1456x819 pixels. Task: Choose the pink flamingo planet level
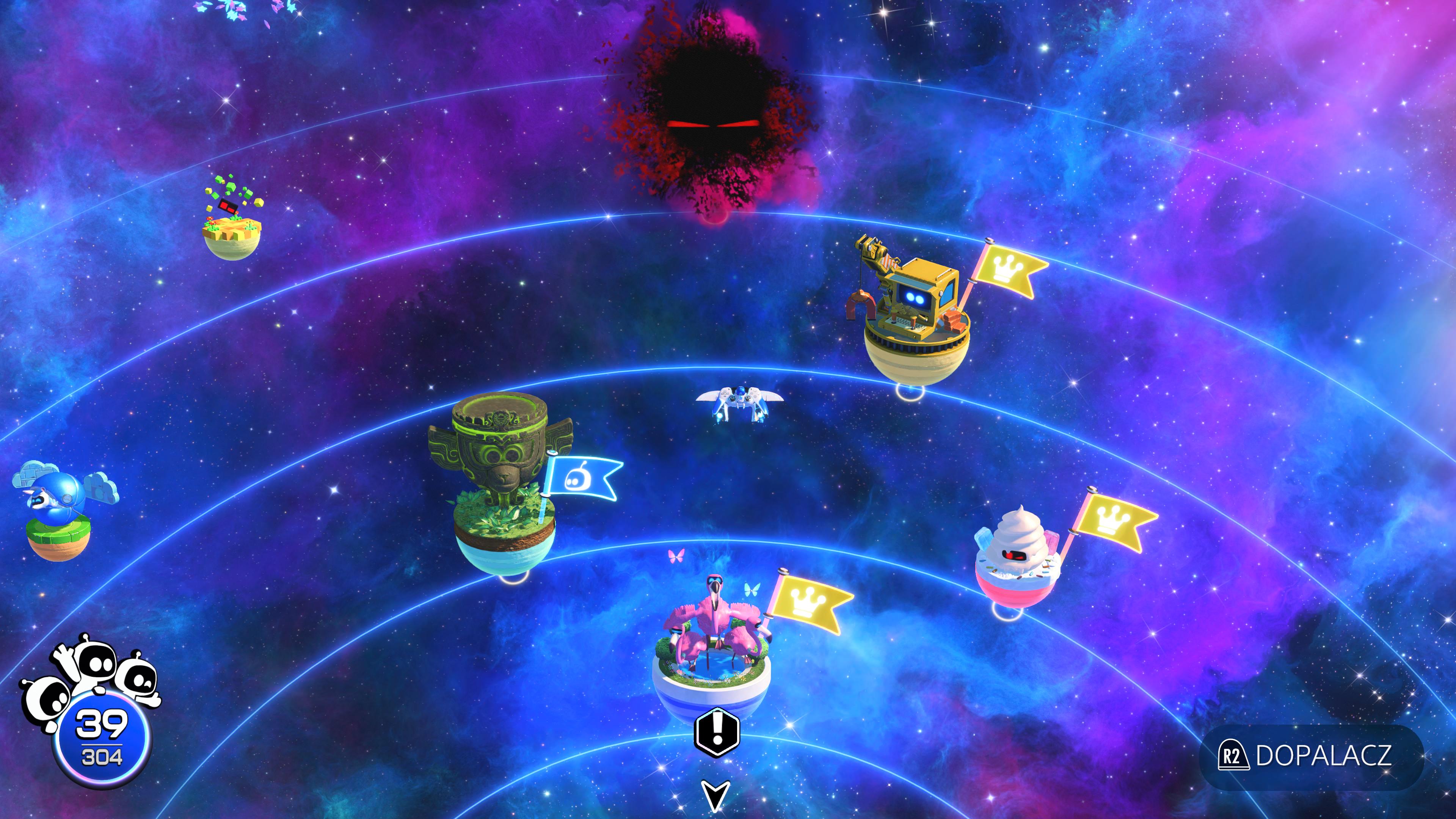(x=712, y=650)
